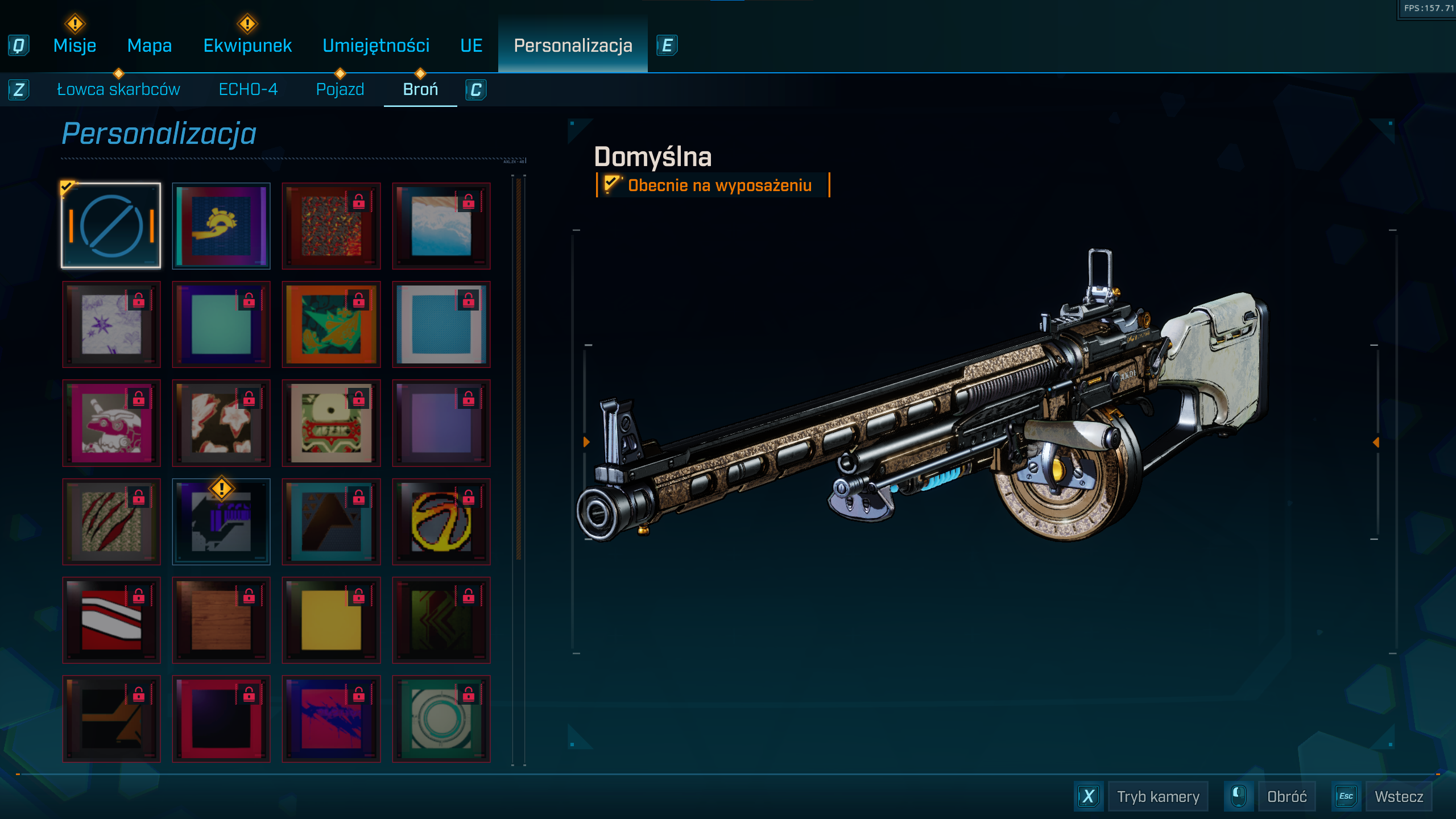The height and width of the screenshot is (819, 1456).
Task: Switch to the Mapa tab
Action: coord(149,45)
